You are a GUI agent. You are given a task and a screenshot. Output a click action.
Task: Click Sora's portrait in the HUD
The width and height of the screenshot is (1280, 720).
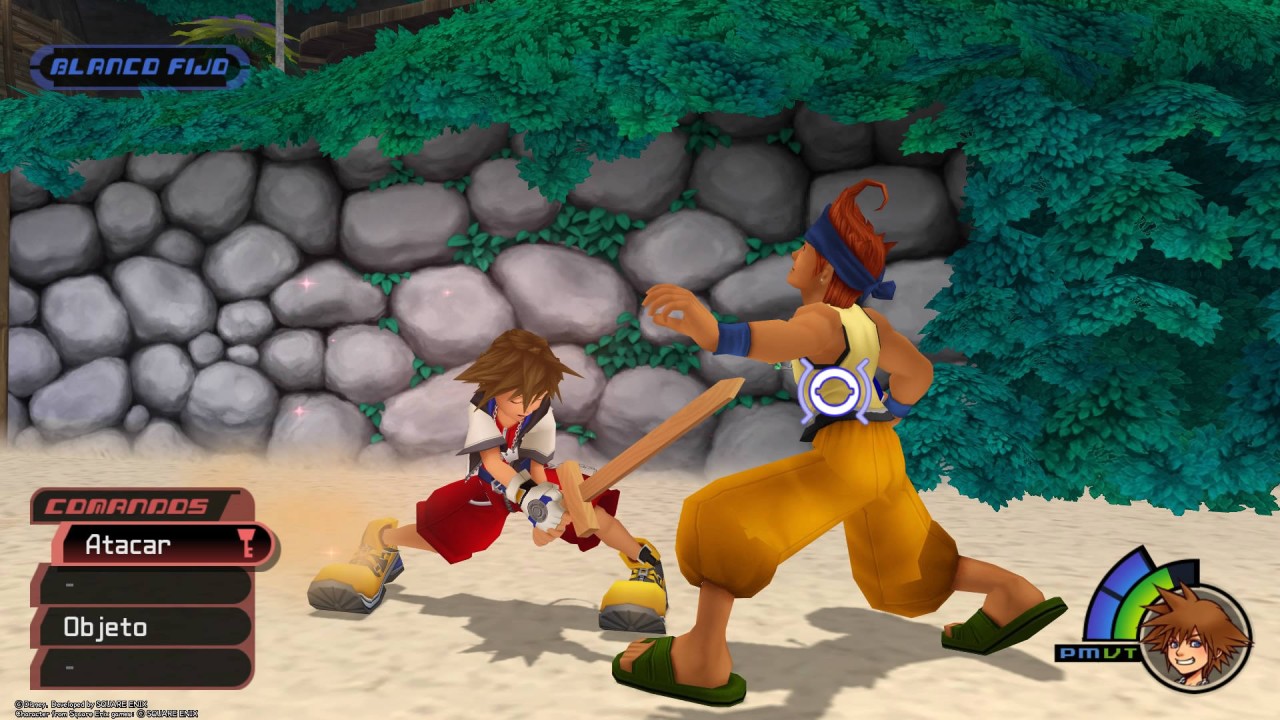click(x=1196, y=637)
